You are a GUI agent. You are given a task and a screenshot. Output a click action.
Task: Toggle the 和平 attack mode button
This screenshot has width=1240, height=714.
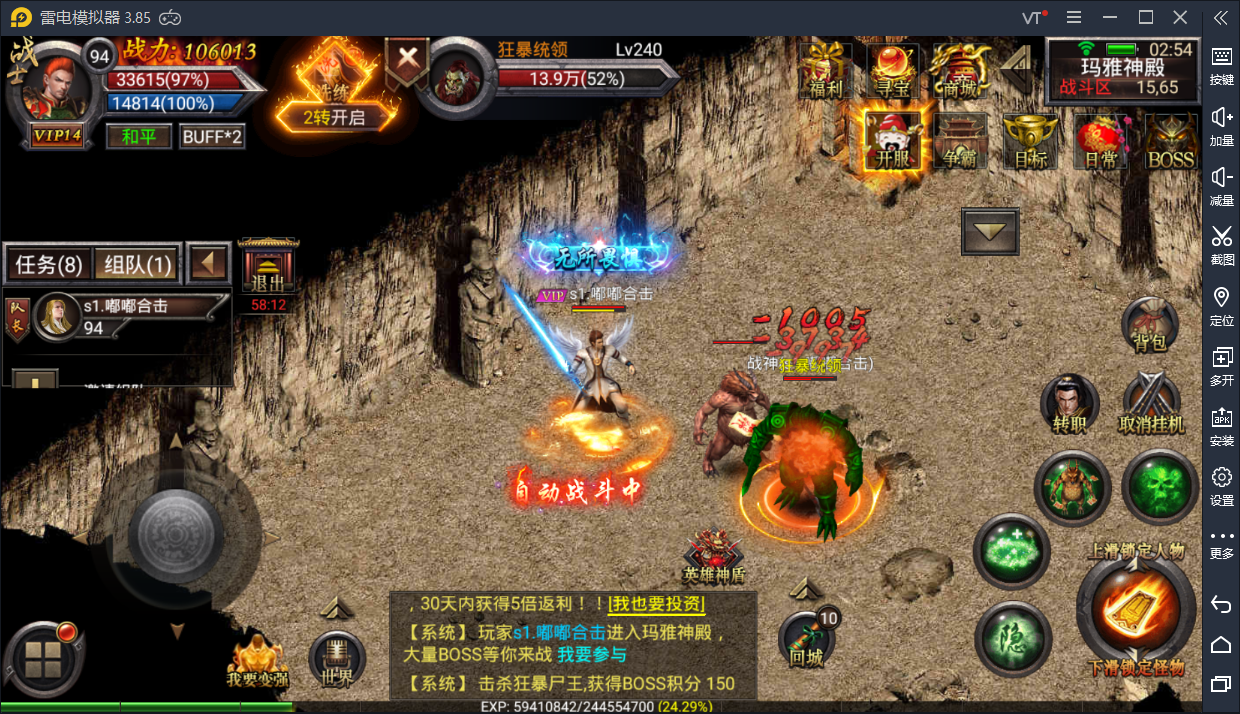pyautogui.click(x=139, y=136)
